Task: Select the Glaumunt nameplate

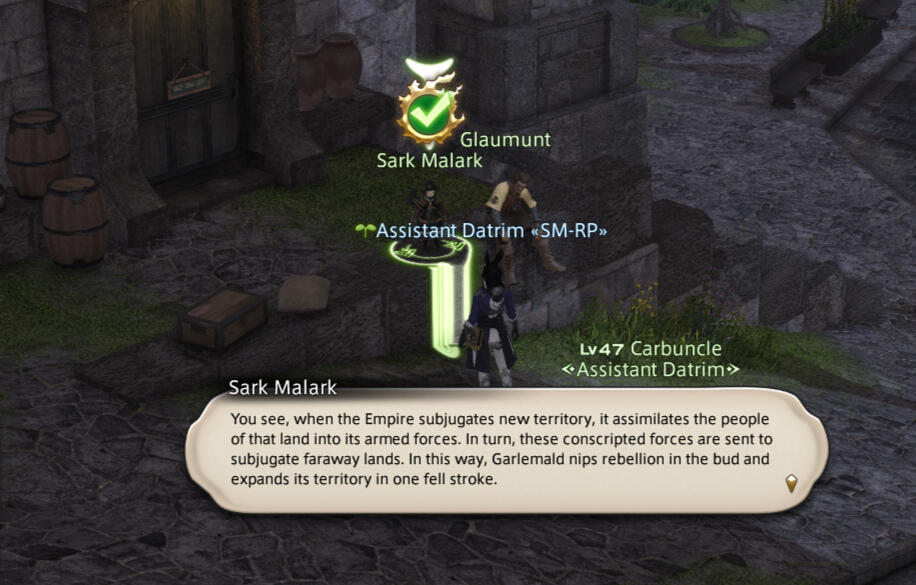Action: click(505, 140)
